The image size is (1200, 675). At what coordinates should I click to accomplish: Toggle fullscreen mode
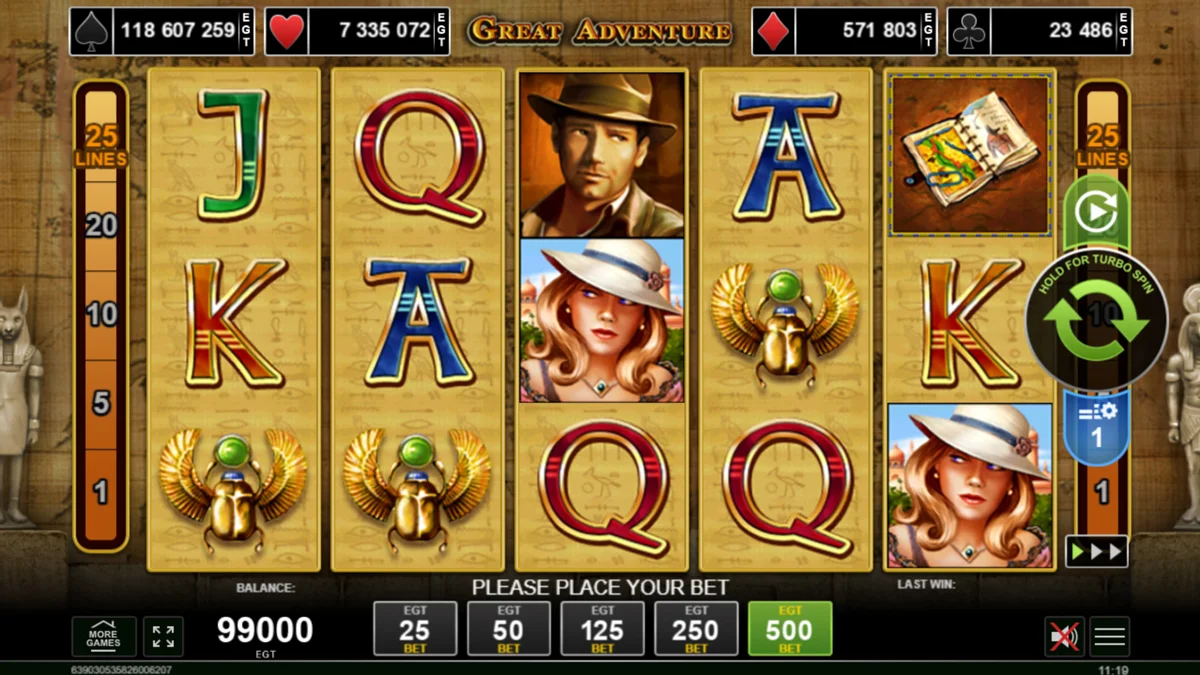163,637
